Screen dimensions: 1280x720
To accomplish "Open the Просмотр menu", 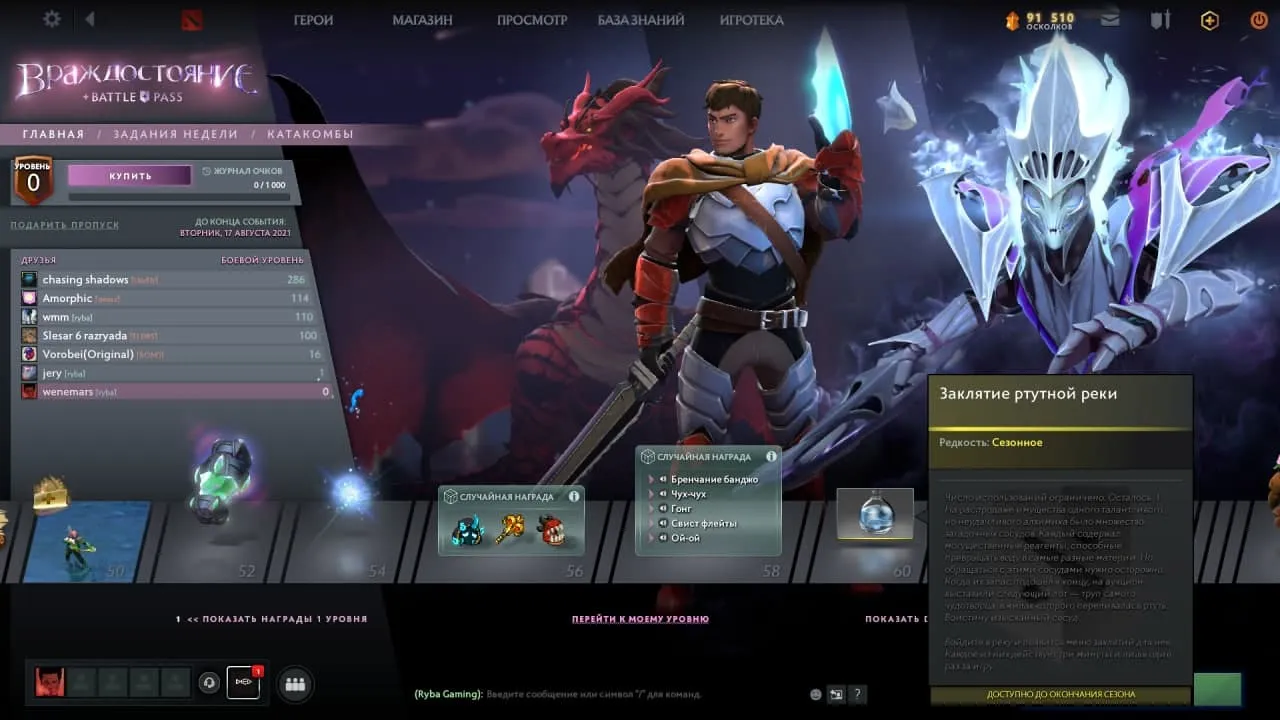I will (532, 20).
